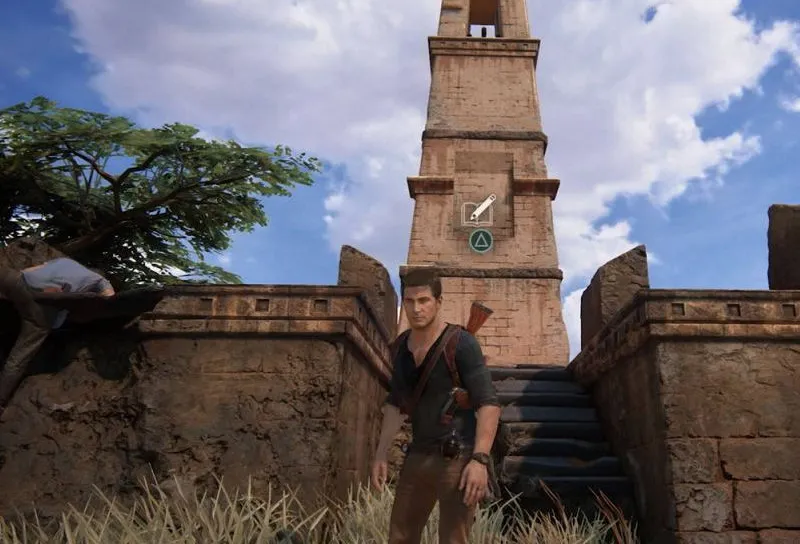Select the journal sketch notebook icon
Viewport: 800px width, 544px height.
(x=478, y=210)
